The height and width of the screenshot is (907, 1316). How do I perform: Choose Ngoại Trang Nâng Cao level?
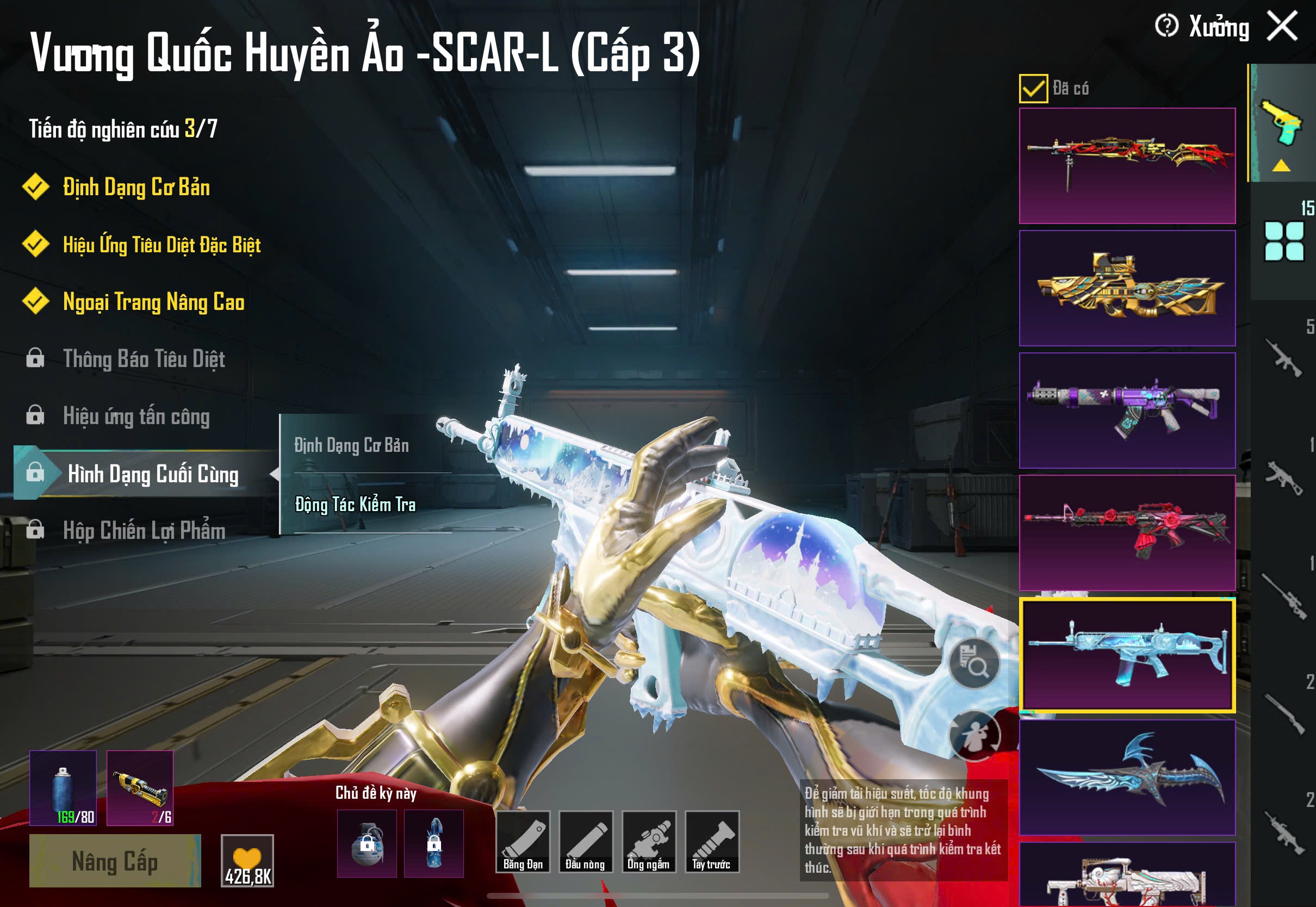click(x=153, y=302)
